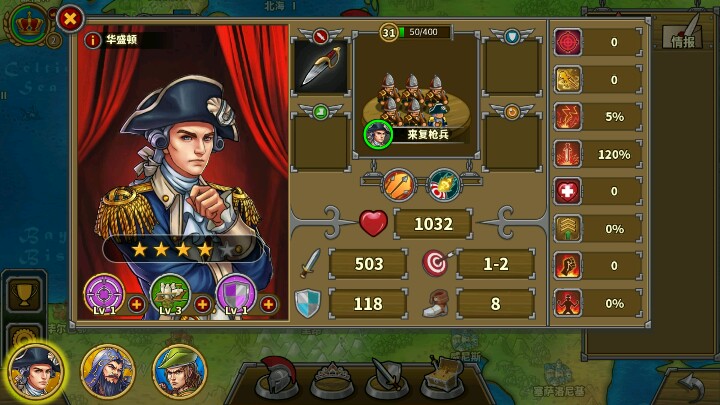Close the general info panel

pyautogui.click(x=70, y=18)
